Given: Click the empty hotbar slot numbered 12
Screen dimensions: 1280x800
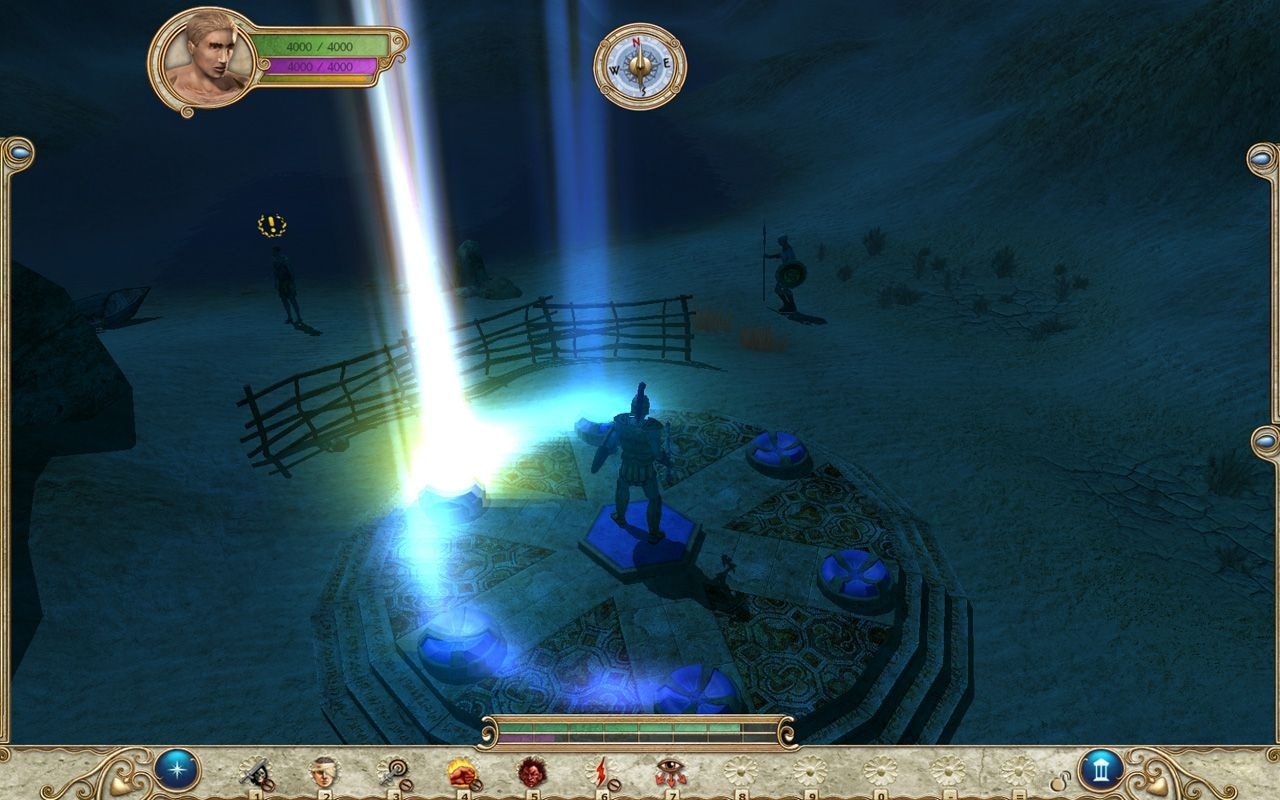Looking at the screenshot, I should (x=1020, y=770).
